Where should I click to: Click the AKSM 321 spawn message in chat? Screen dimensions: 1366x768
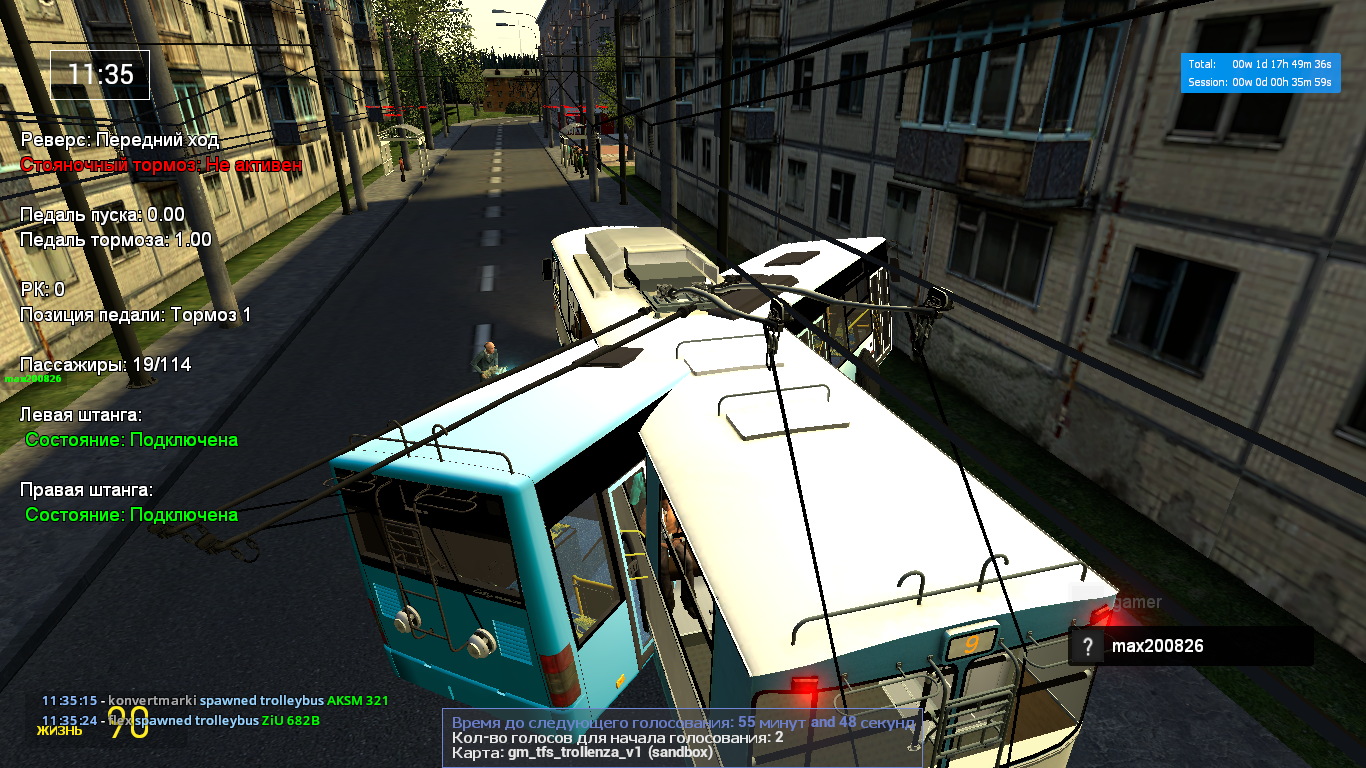pyautogui.click(x=215, y=701)
